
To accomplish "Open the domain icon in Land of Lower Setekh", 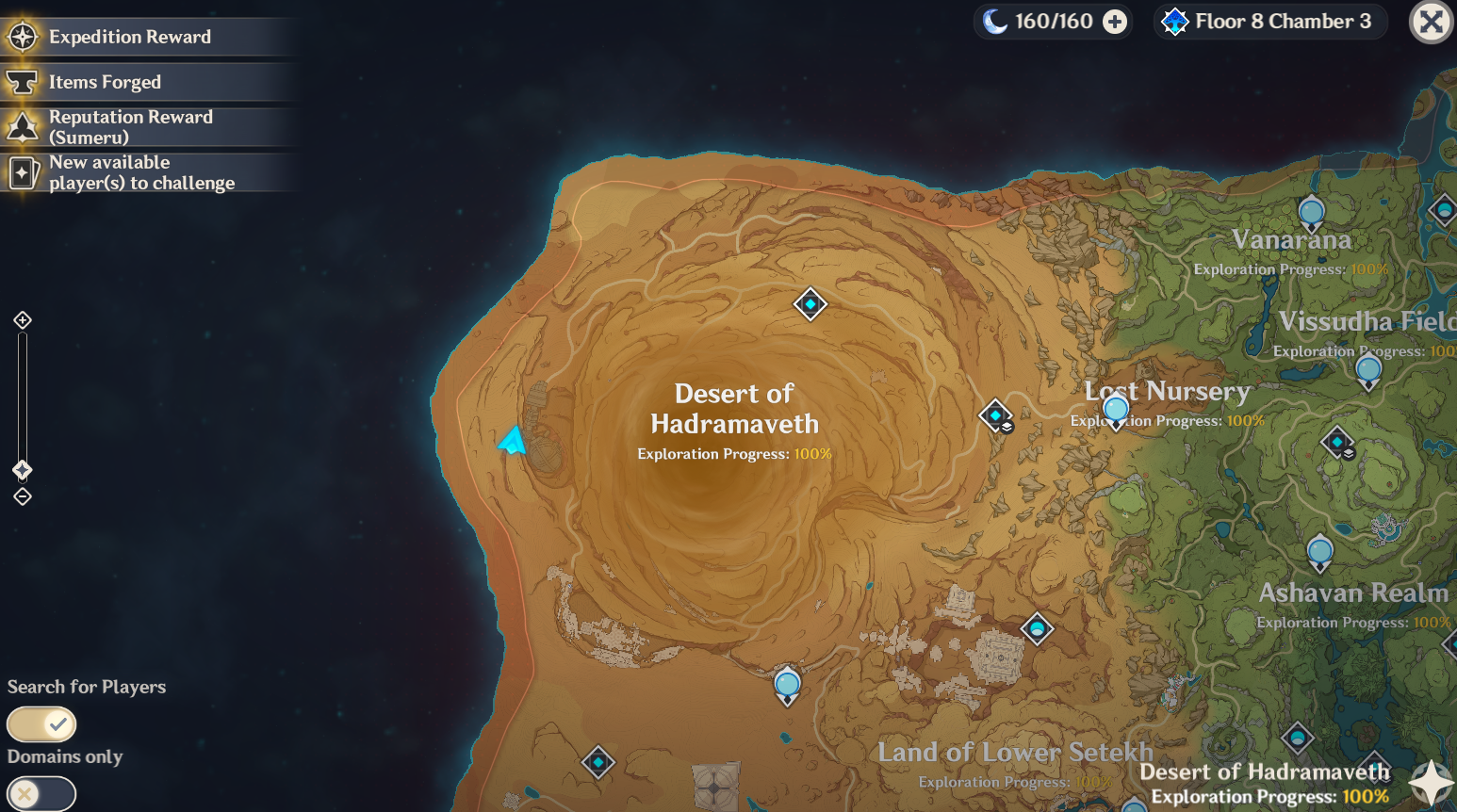I will coord(1038,630).
